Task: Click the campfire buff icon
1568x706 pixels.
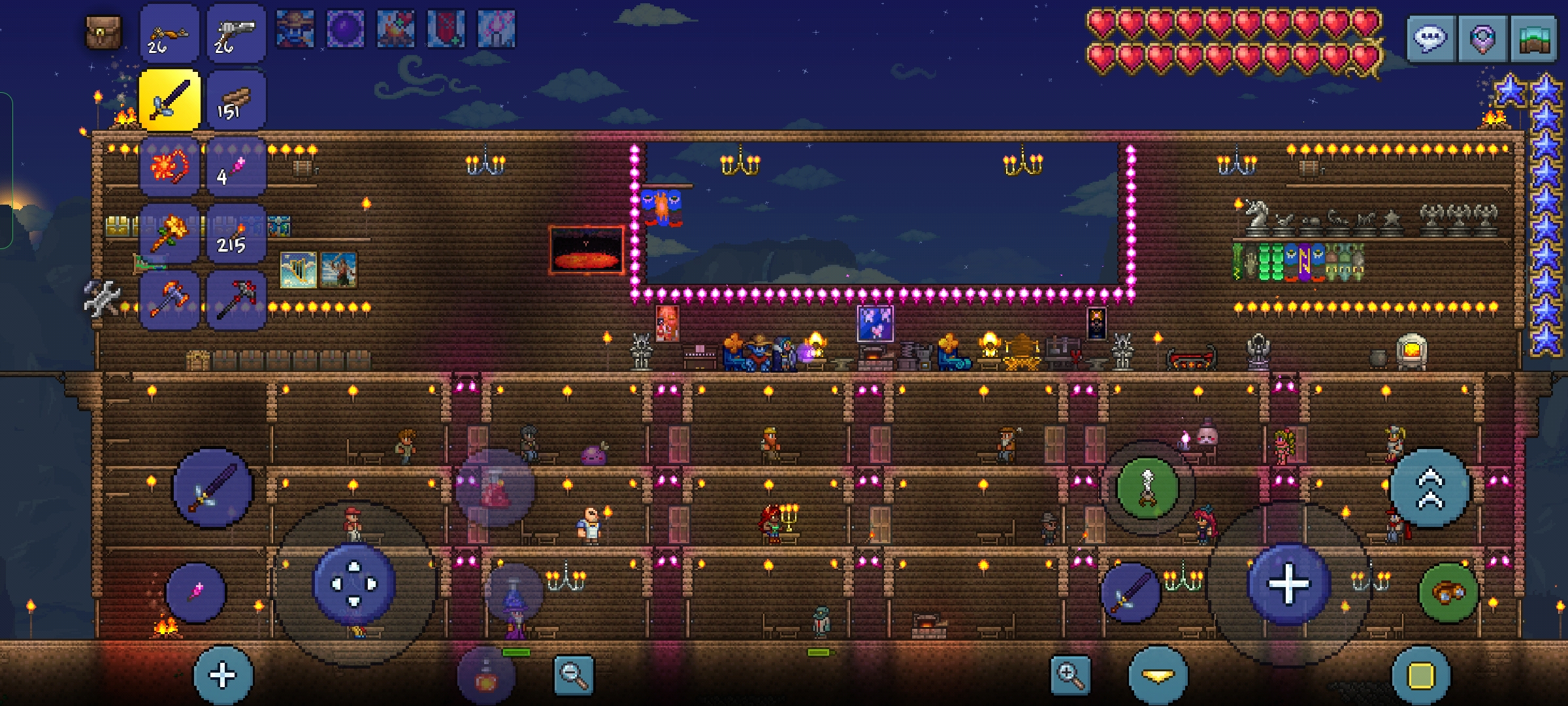Action: point(395,29)
